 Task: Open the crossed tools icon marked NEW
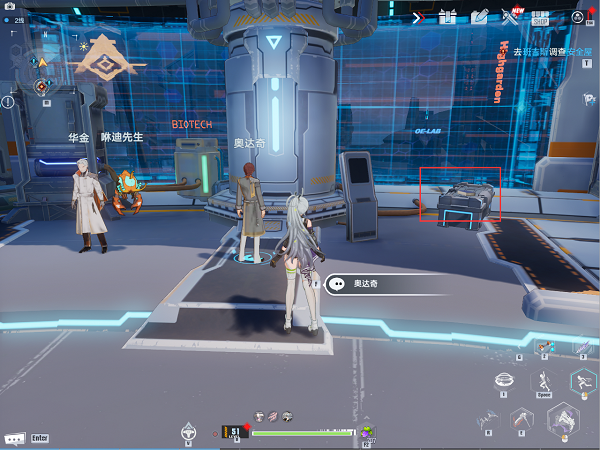point(512,16)
